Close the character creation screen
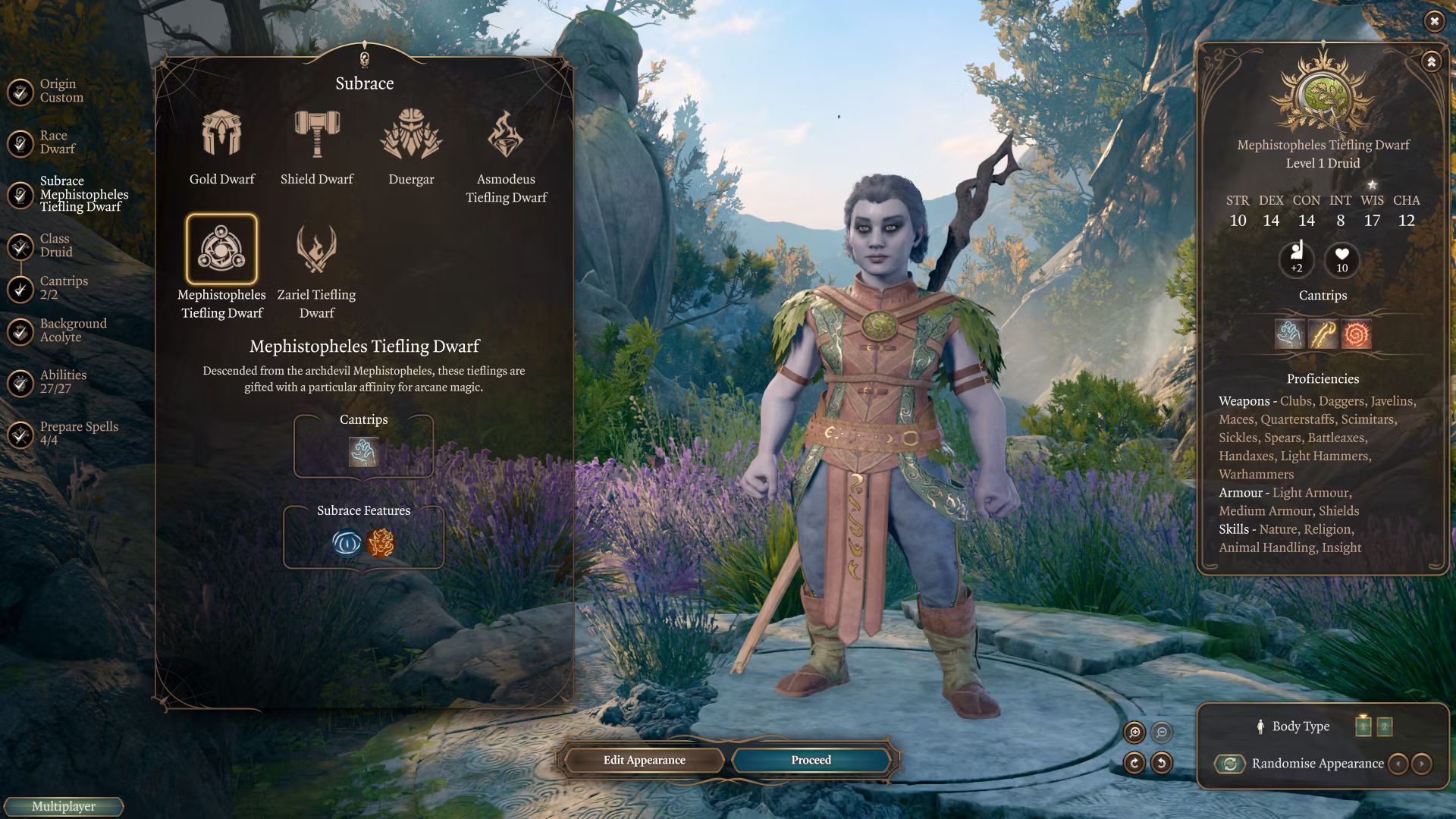Screen dimensions: 1456x819 [1434, 21]
